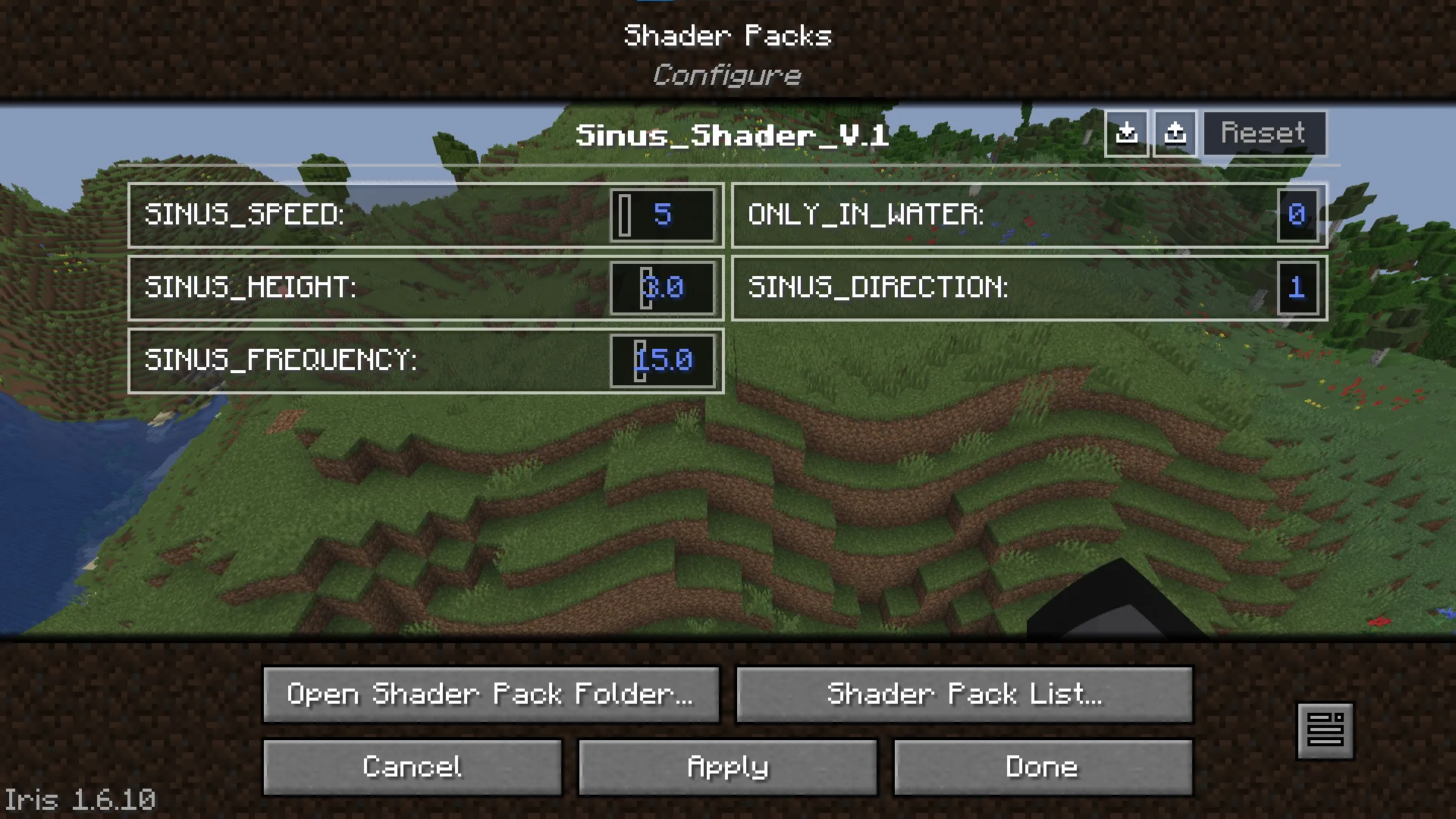Screen dimensions: 1456x819
Task: Apply the current shader settings
Action: 726,767
